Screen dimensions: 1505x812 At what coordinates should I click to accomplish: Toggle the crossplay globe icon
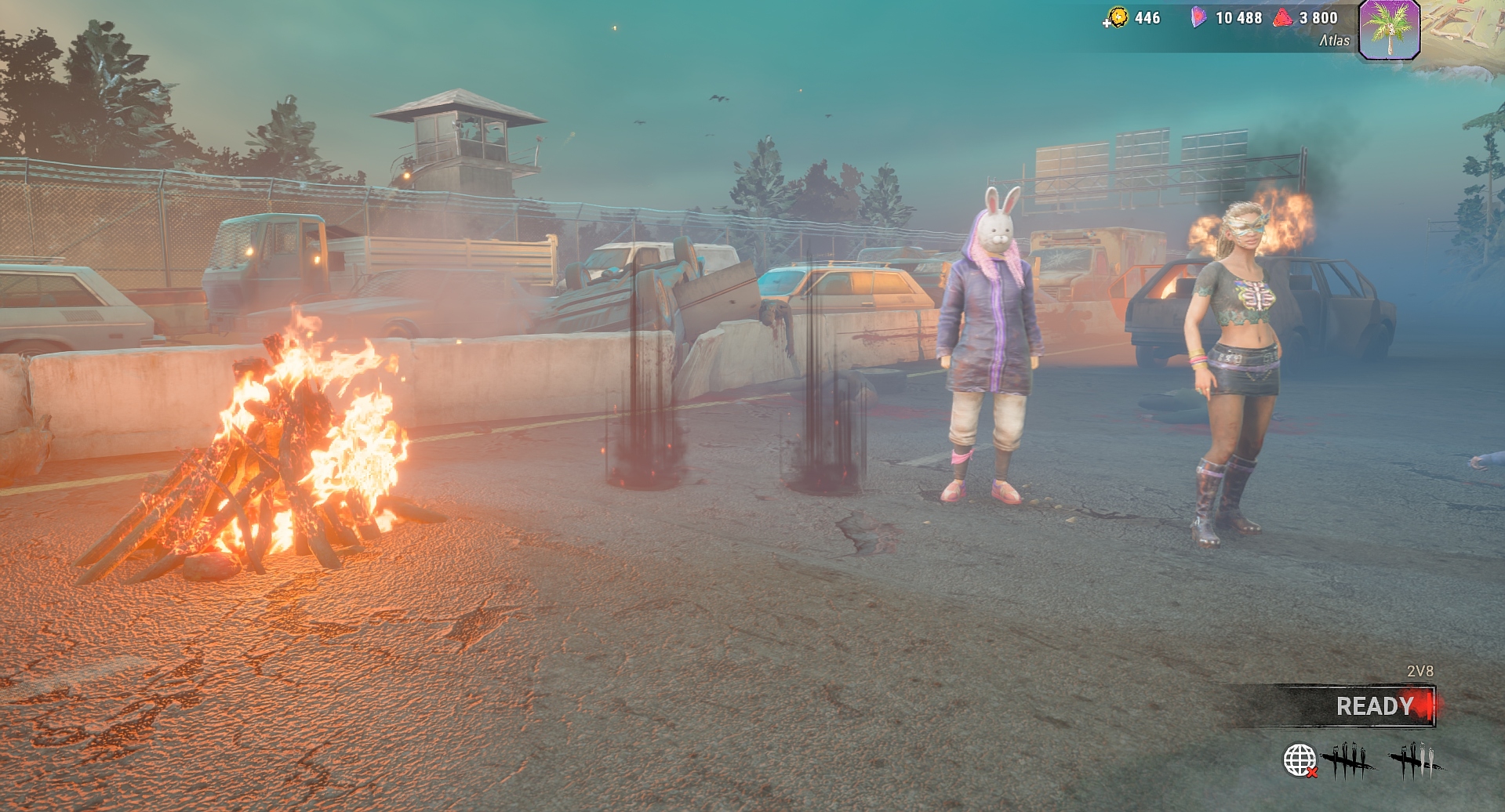1299,760
